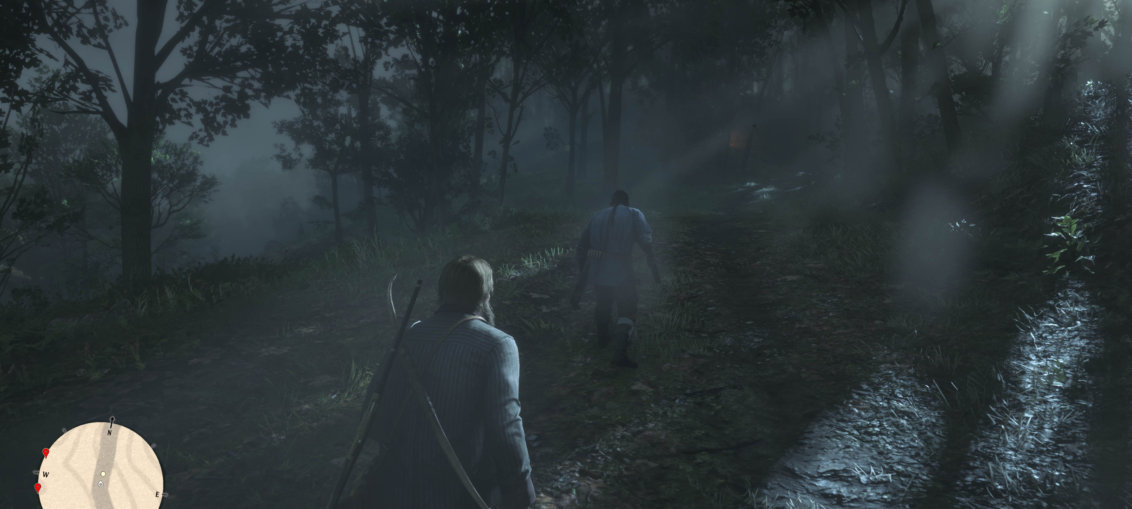Open the circular minimap
Image resolution: width=1132 pixels, height=509 pixels.
(100, 469)
